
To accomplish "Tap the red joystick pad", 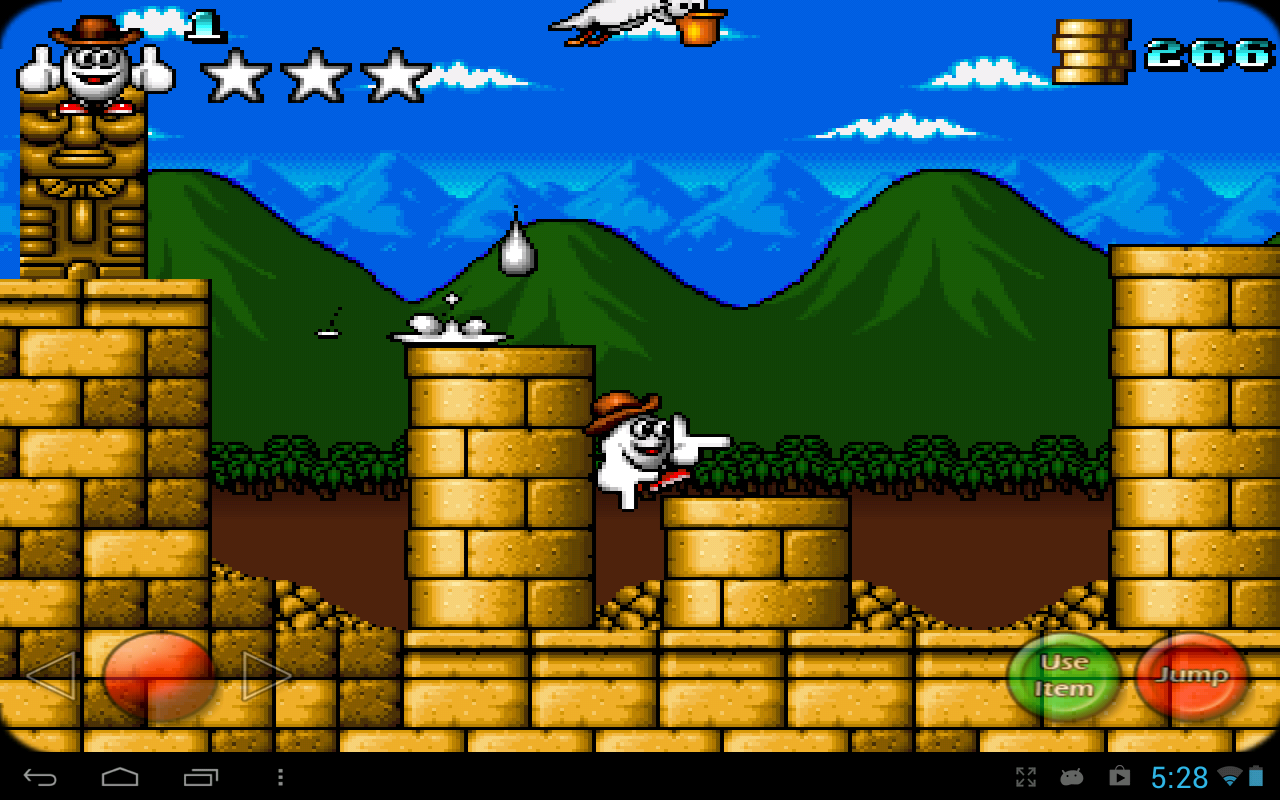I will [x=160, y=676].
